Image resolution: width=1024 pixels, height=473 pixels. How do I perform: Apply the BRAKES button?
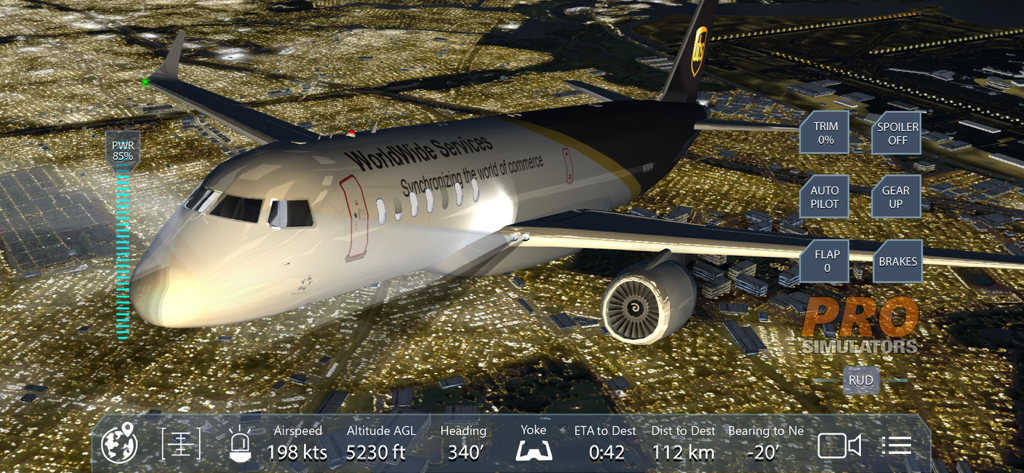897,261
